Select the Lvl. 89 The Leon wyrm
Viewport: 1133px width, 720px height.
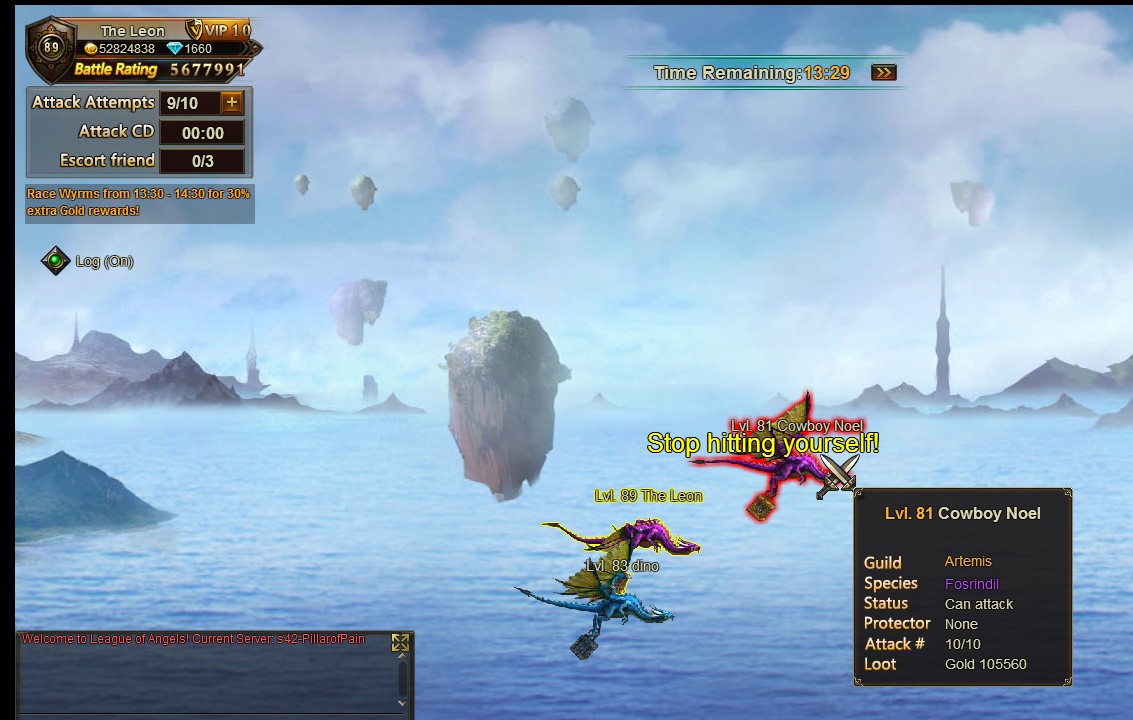[625, 536]
